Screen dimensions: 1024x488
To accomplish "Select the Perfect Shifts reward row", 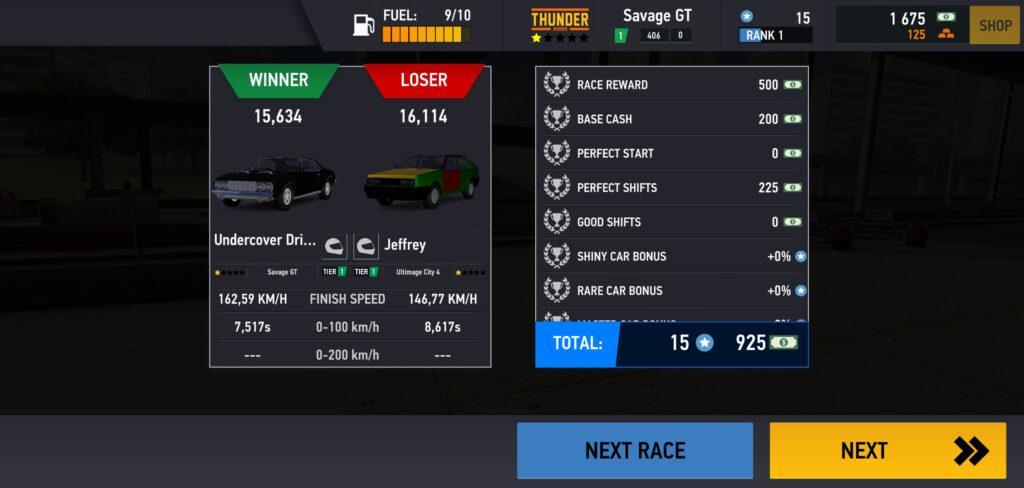I will pyautogui.click(x=672, y=187).
